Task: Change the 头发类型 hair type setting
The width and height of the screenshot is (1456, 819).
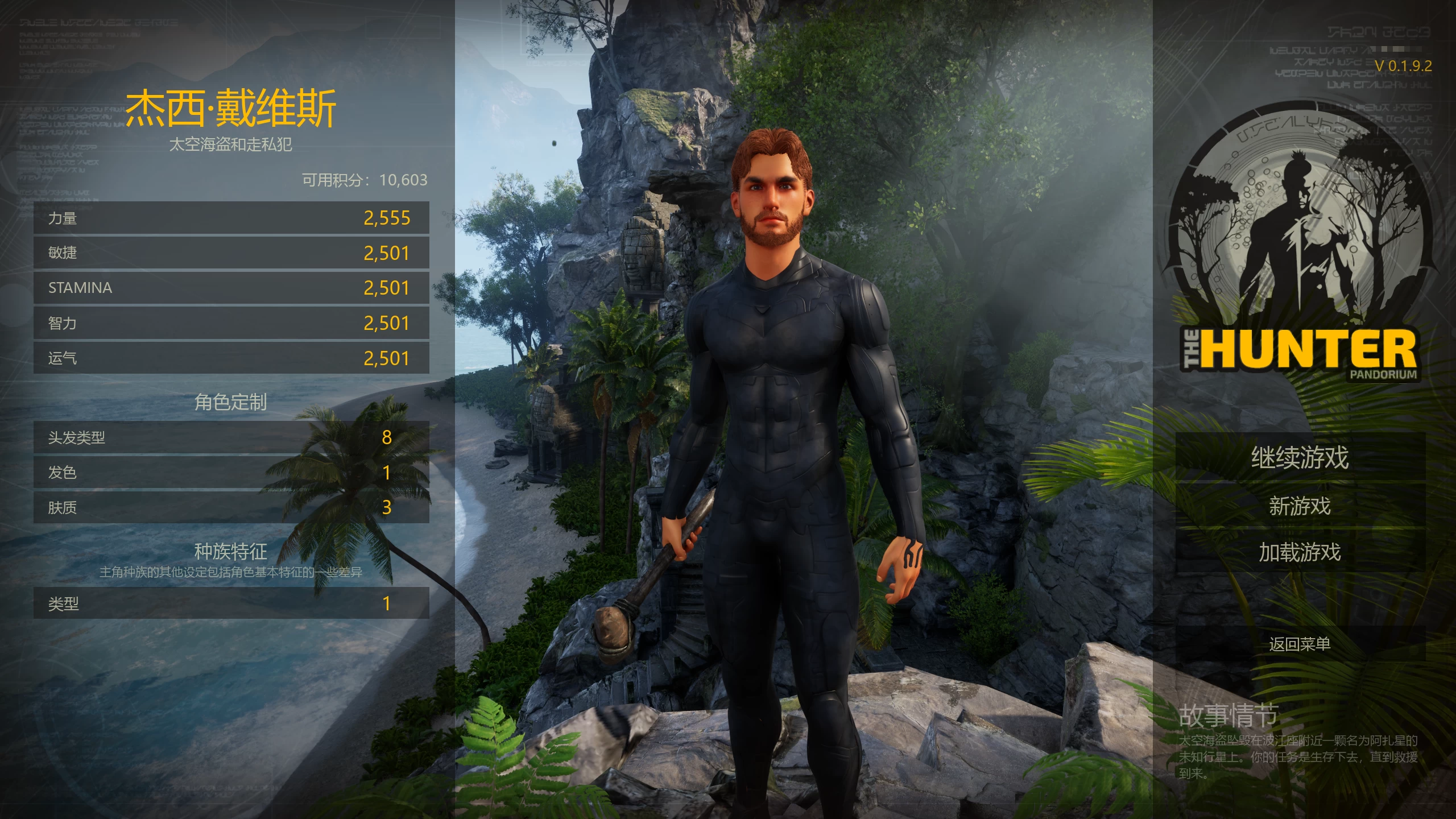Action: tap(231, 437)
